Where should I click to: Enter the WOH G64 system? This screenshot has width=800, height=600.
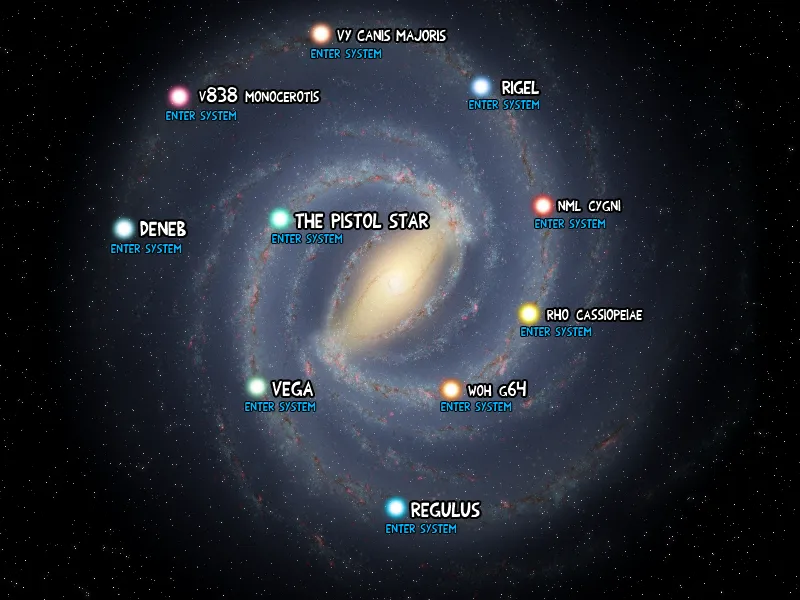(x=476, y=407)
